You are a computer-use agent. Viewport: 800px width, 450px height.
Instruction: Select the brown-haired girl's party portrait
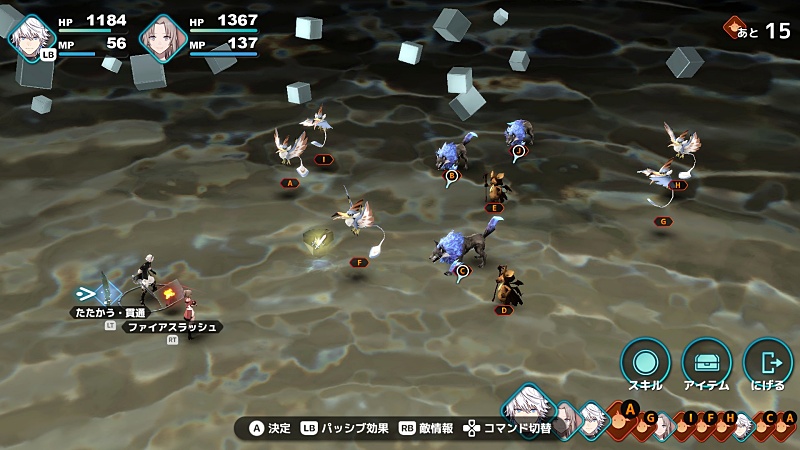pyautogui.click(x=163, y=36)
